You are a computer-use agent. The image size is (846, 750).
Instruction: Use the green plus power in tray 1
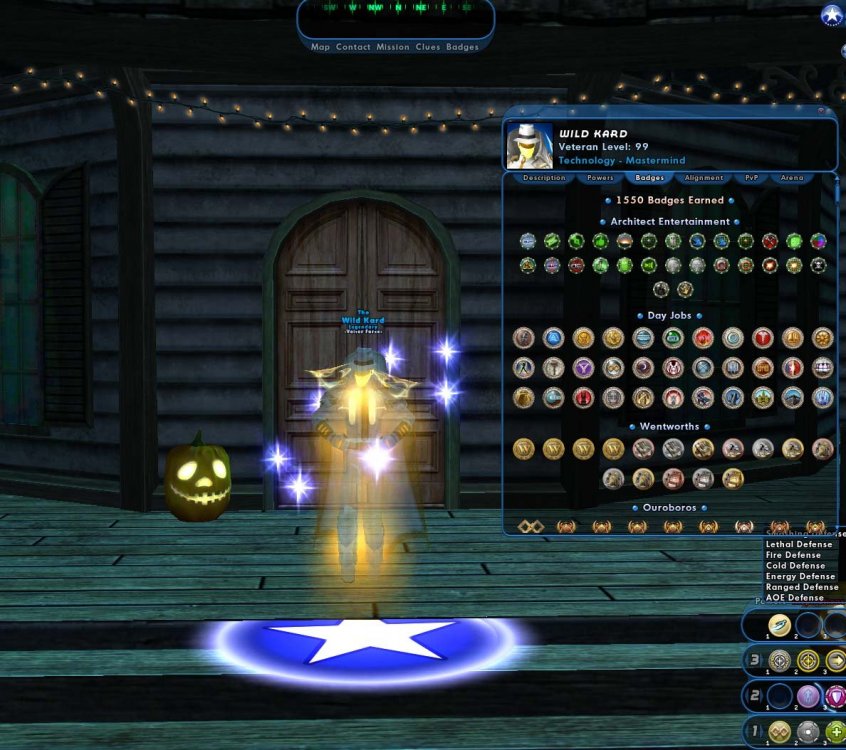tap(835, 732)
